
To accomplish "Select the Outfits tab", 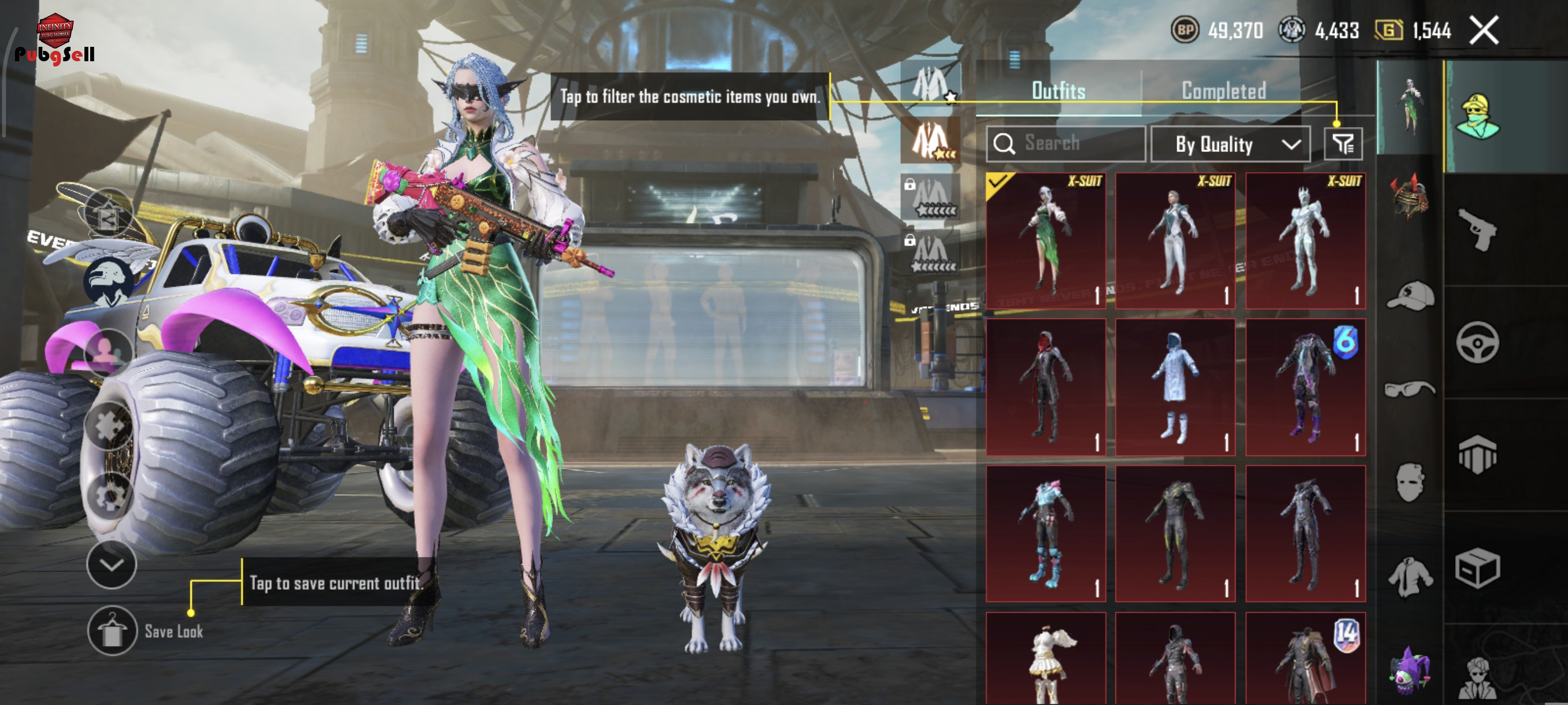I will [x=1059, y=91].
